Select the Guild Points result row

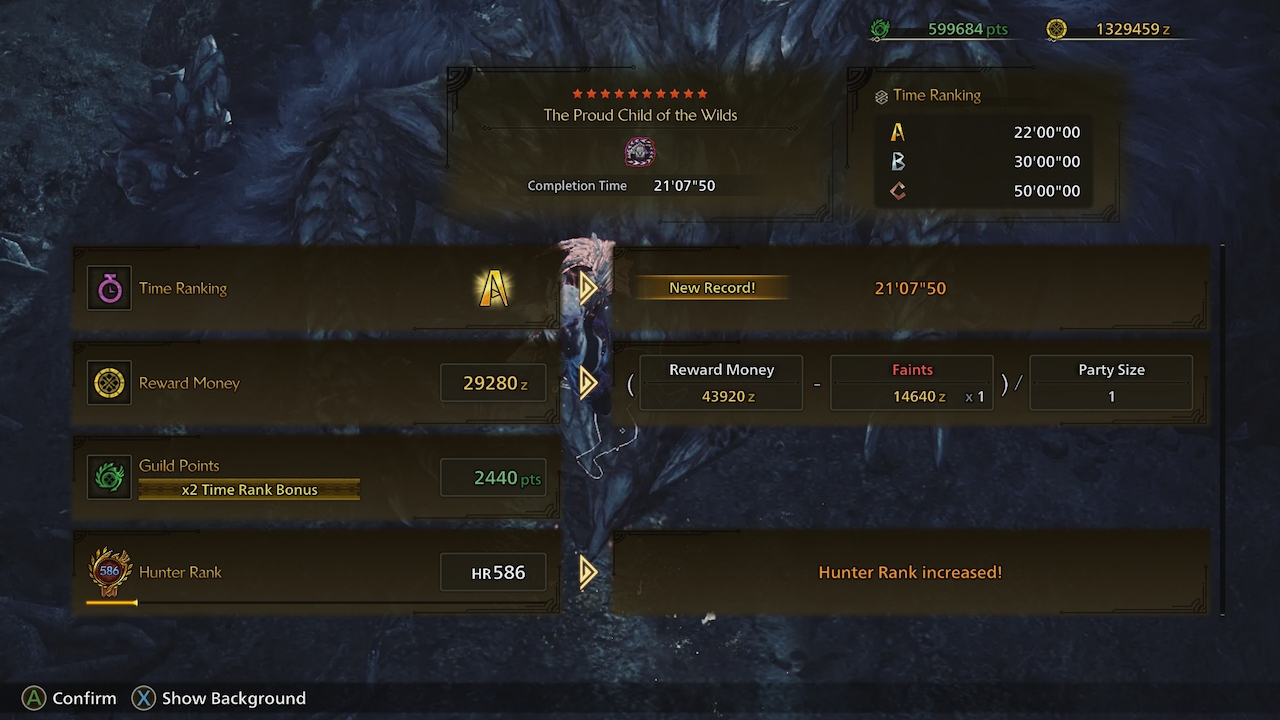(315, 478)
